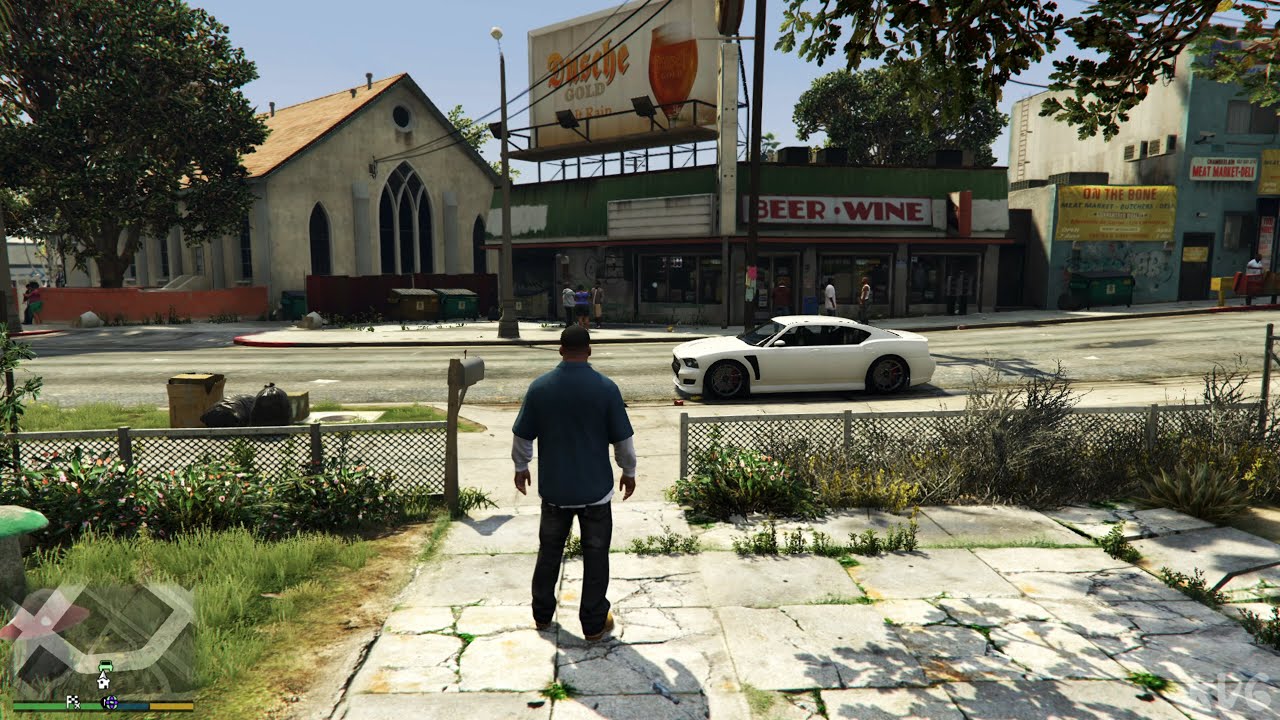Select the green car blip on the minimap
1280x720 pixels.
coord(105,665)
